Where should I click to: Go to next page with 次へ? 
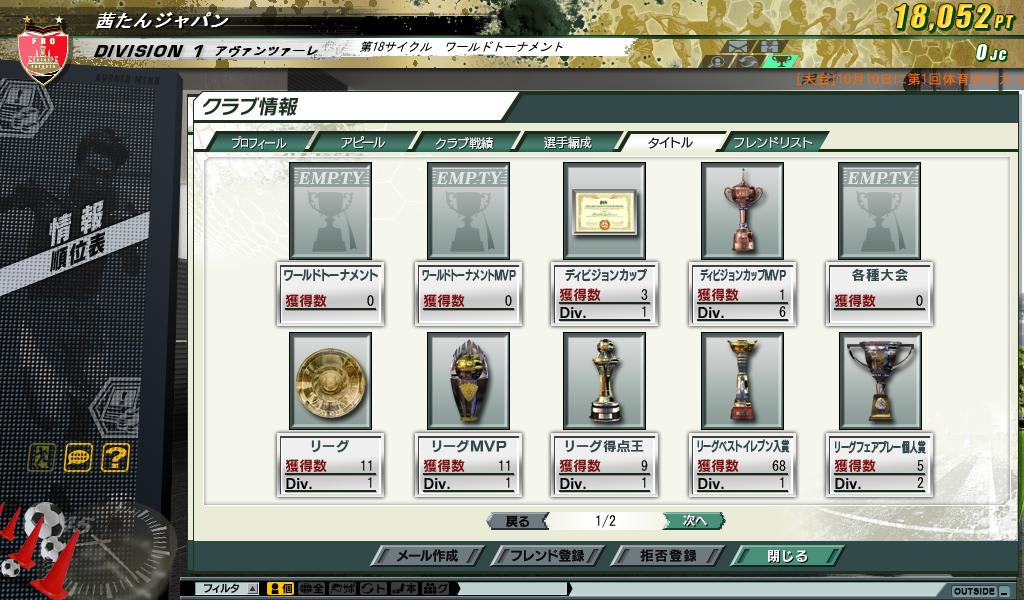(694, 521)
